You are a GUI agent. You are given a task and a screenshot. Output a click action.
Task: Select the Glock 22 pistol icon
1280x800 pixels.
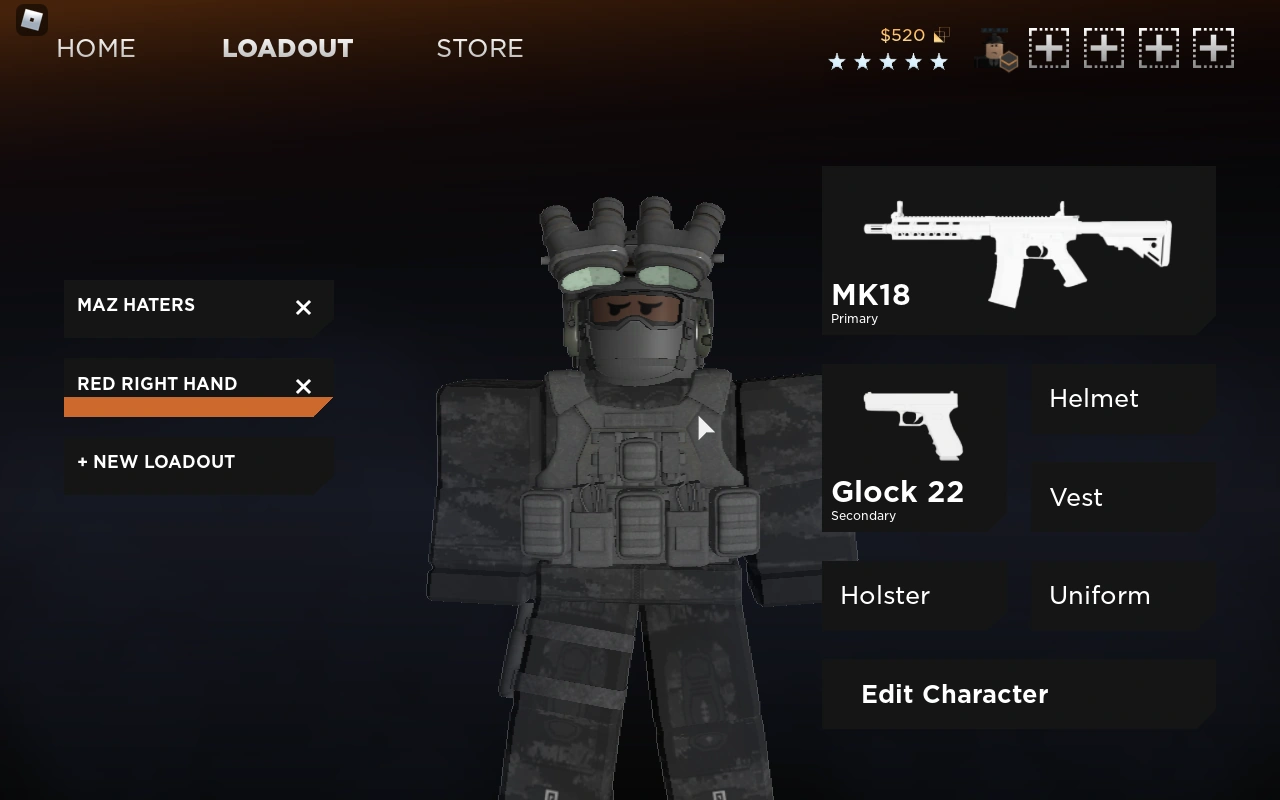(x=912, y=424)
